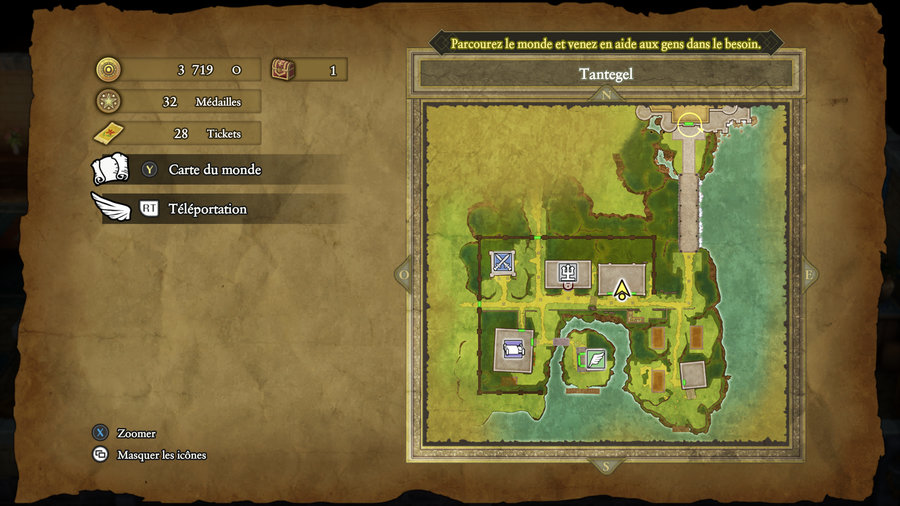Select the treasure chest counter icon

(x=284, y=70)
